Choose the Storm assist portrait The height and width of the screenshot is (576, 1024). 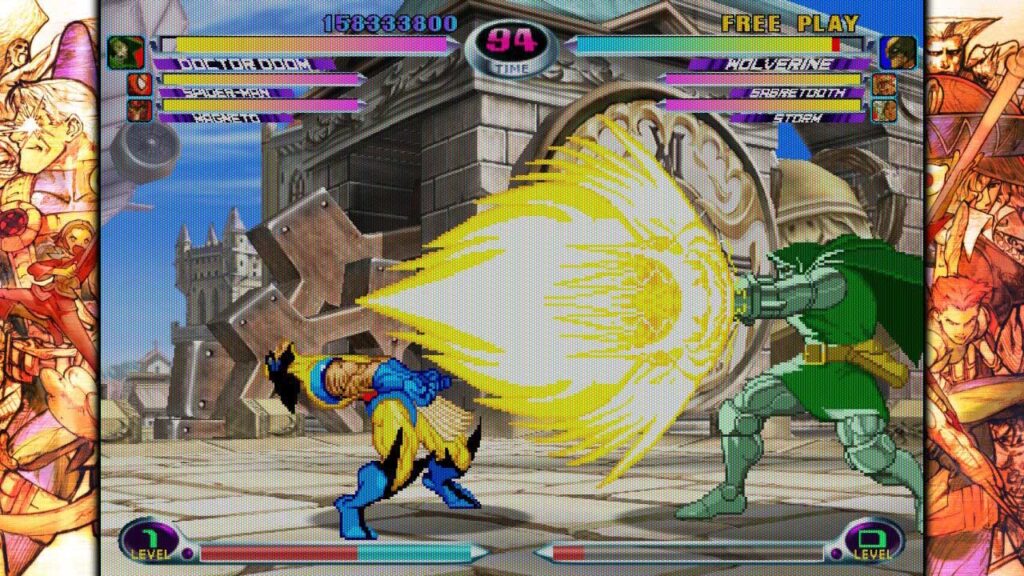884,109
